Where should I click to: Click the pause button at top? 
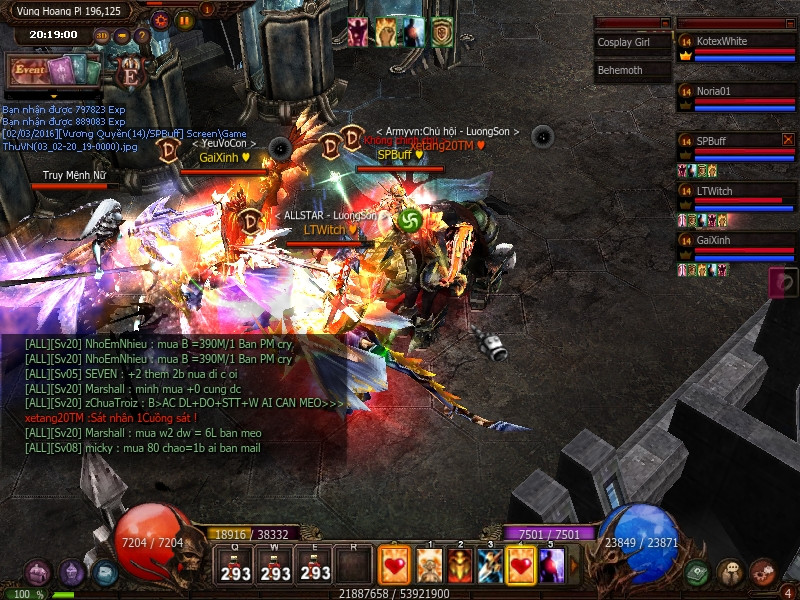(x=185, y=19)
